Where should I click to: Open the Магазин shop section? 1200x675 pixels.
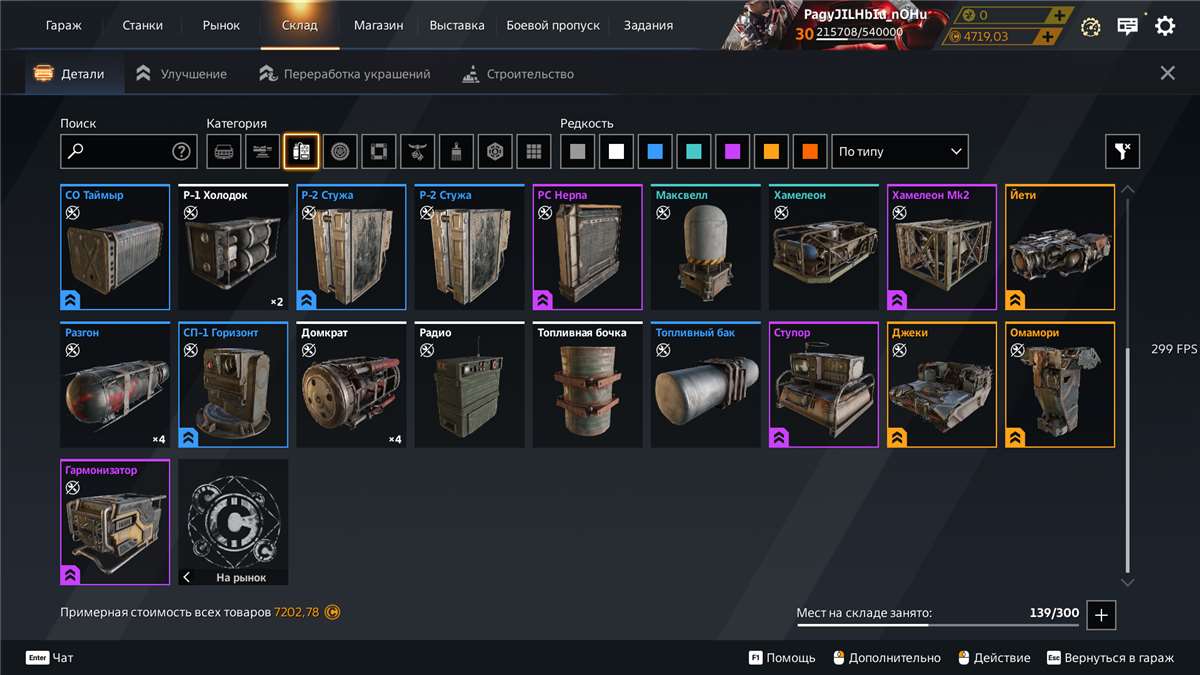378,25
